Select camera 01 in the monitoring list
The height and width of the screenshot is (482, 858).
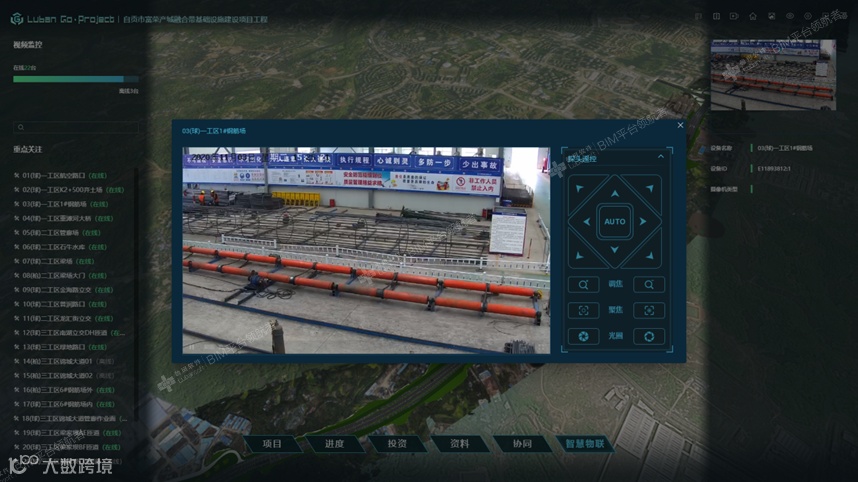point(60,175)
